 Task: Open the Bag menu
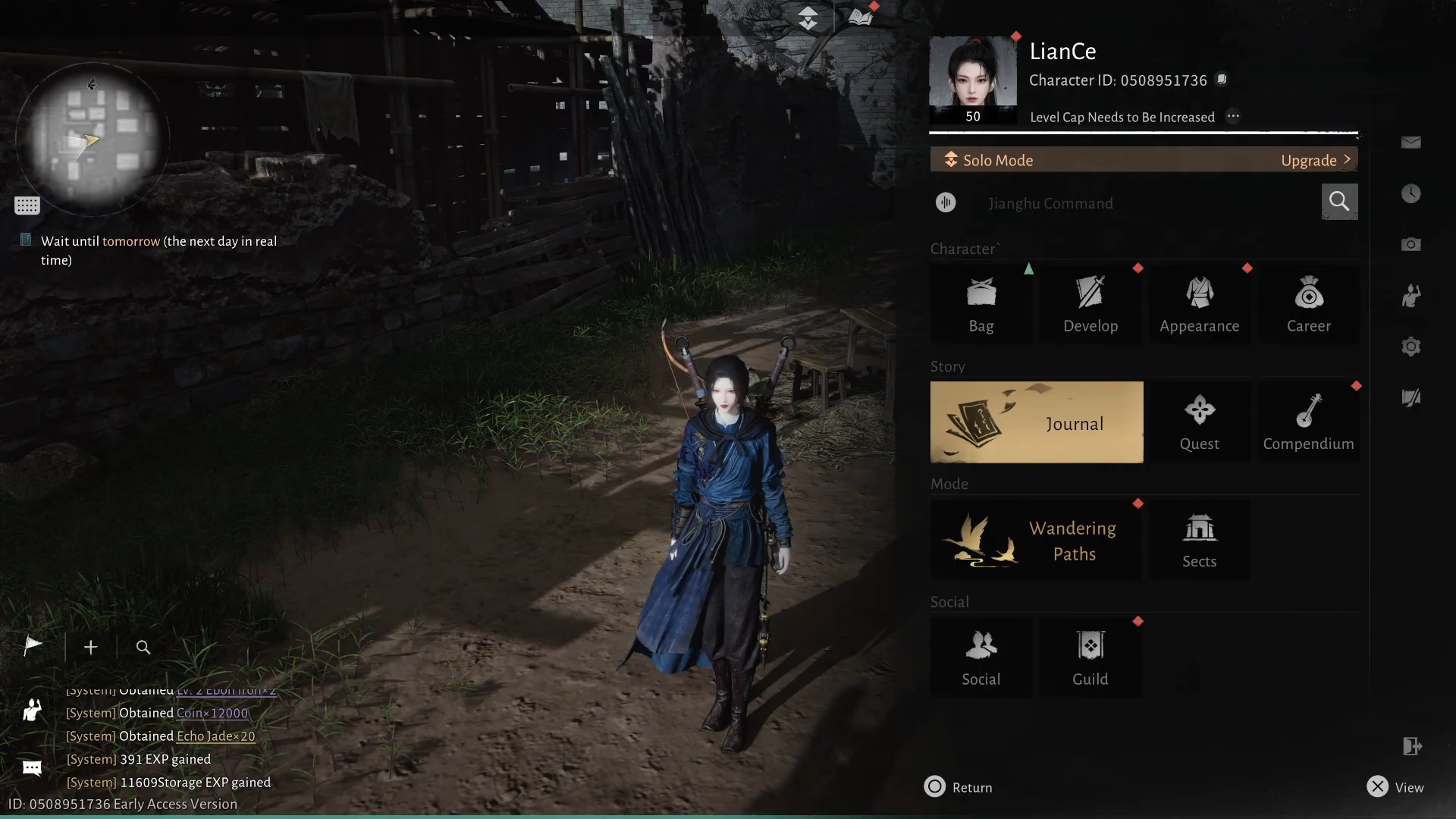[x=981, y=305]
